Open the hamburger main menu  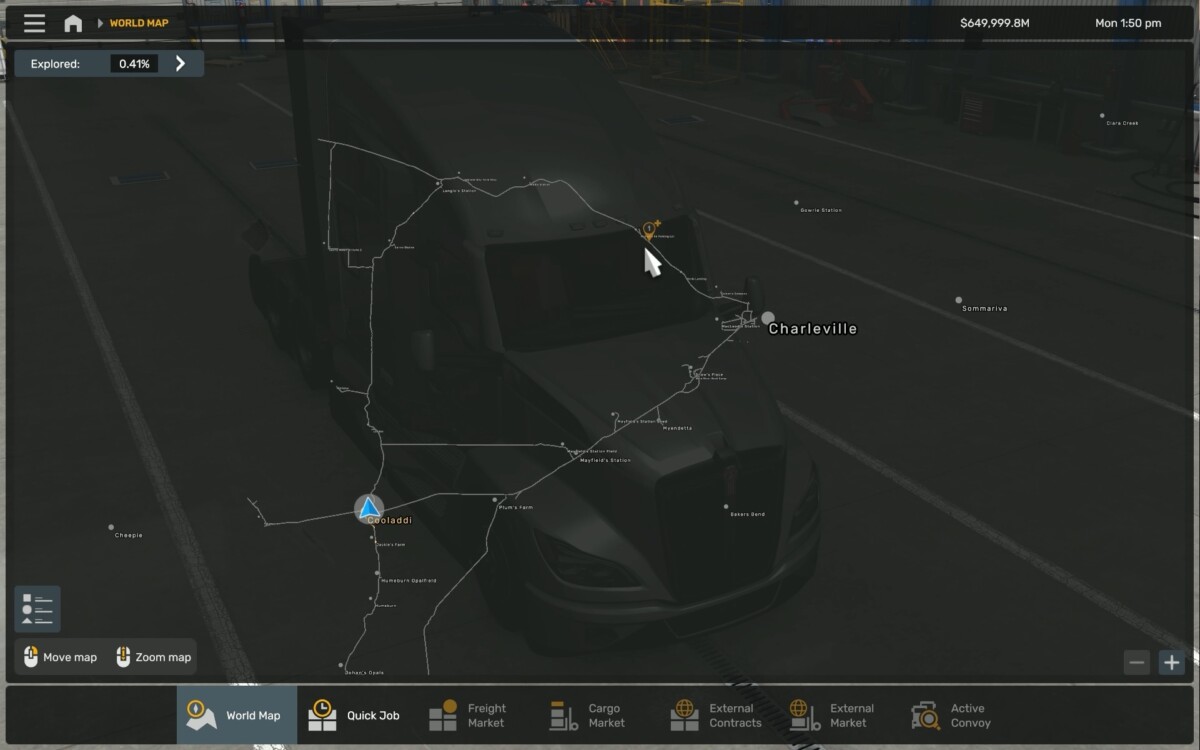pyautogui.click(x=34, y=23)
